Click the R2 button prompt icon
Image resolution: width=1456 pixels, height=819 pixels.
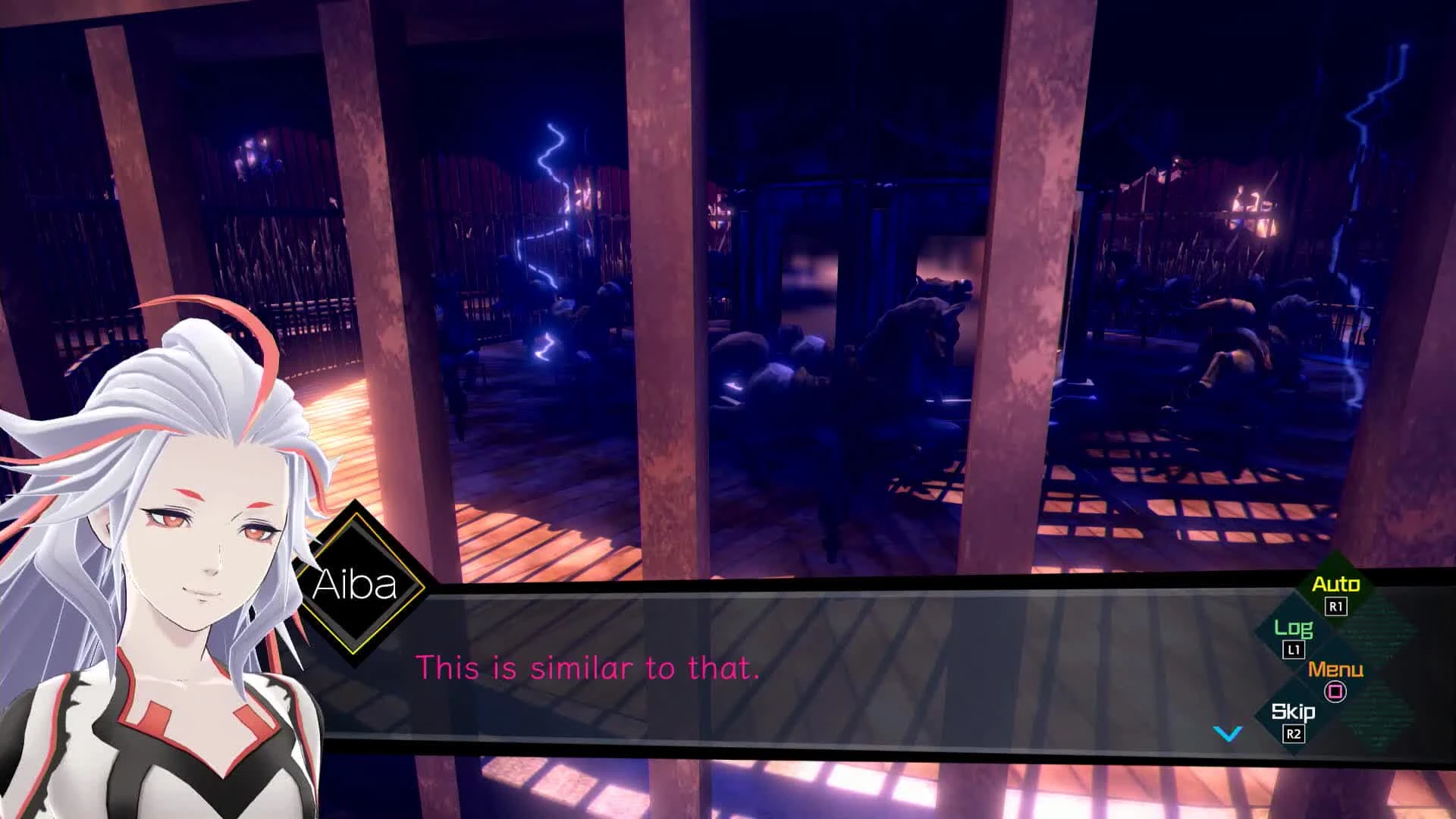tap(1294, 733)
